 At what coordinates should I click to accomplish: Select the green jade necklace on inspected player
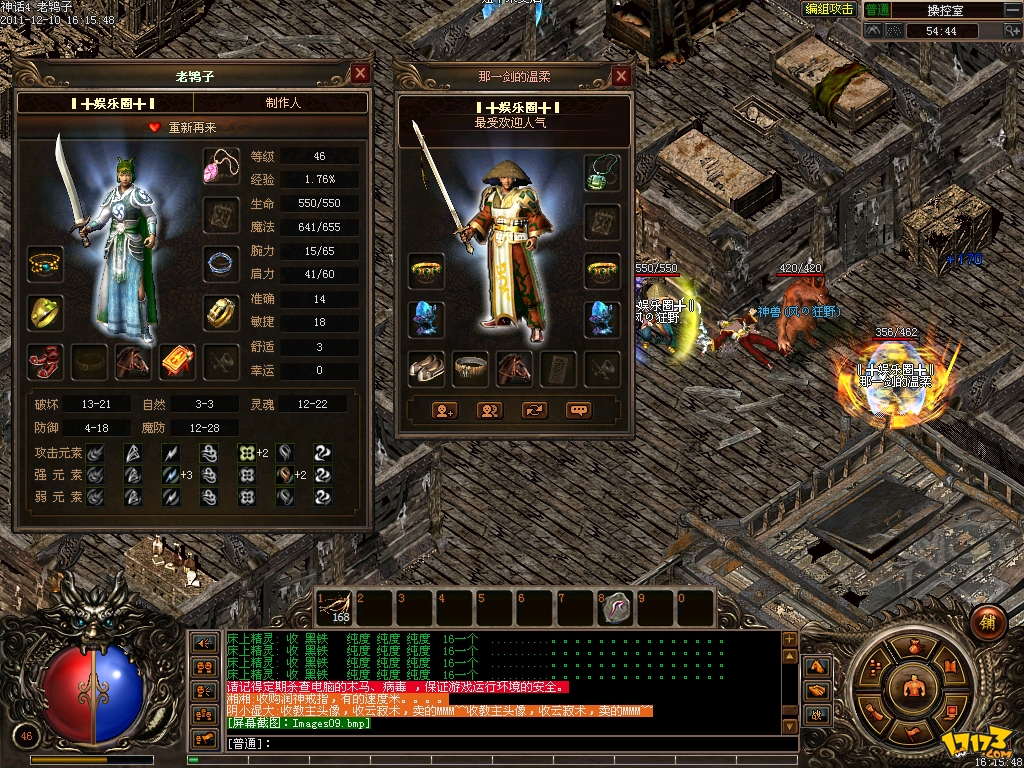pyautogui.click(x=602, y=172)
